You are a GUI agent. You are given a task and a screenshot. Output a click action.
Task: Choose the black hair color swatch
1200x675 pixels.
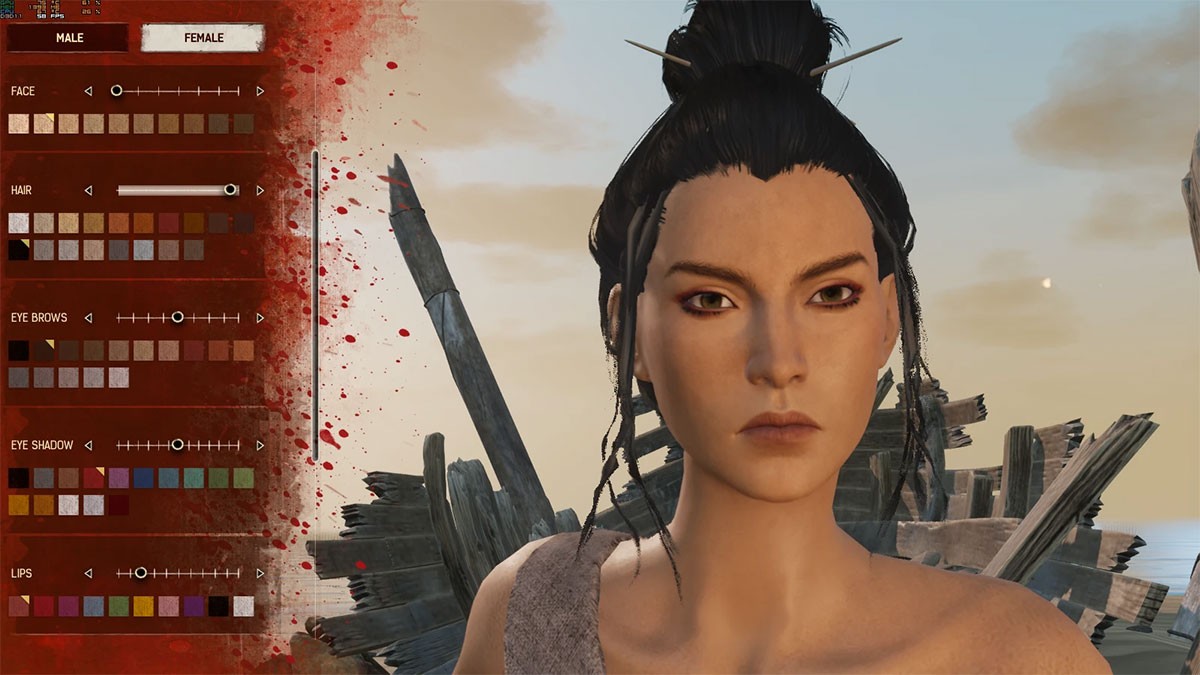19,250
